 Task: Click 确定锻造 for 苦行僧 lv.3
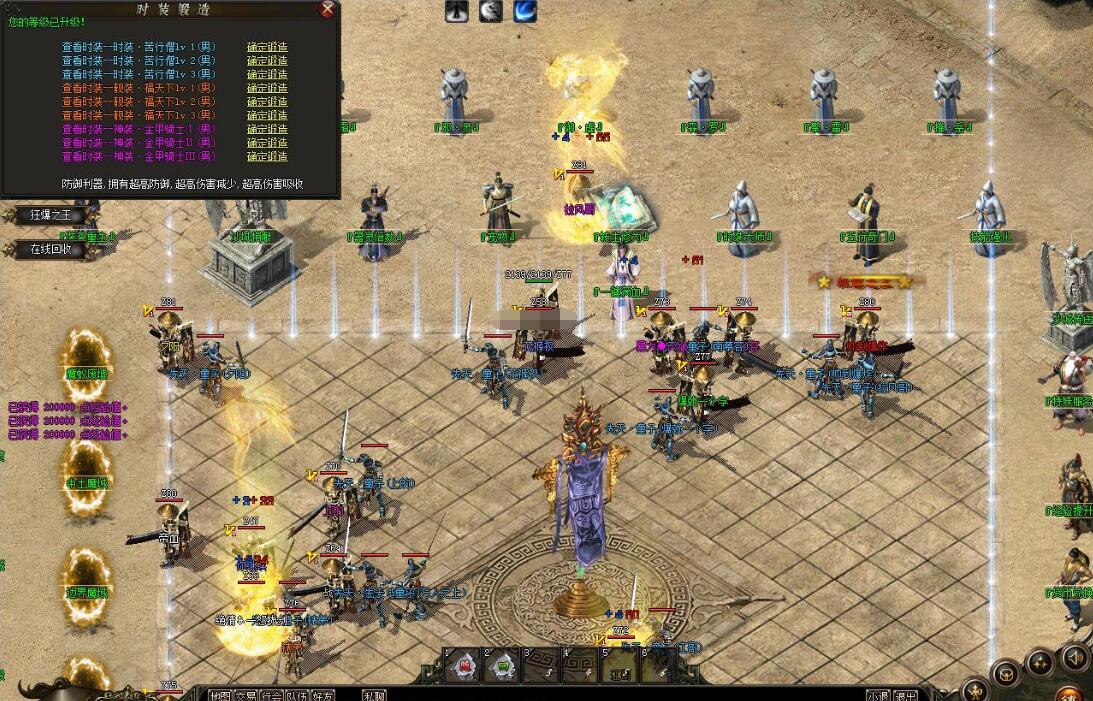[267, 74]
